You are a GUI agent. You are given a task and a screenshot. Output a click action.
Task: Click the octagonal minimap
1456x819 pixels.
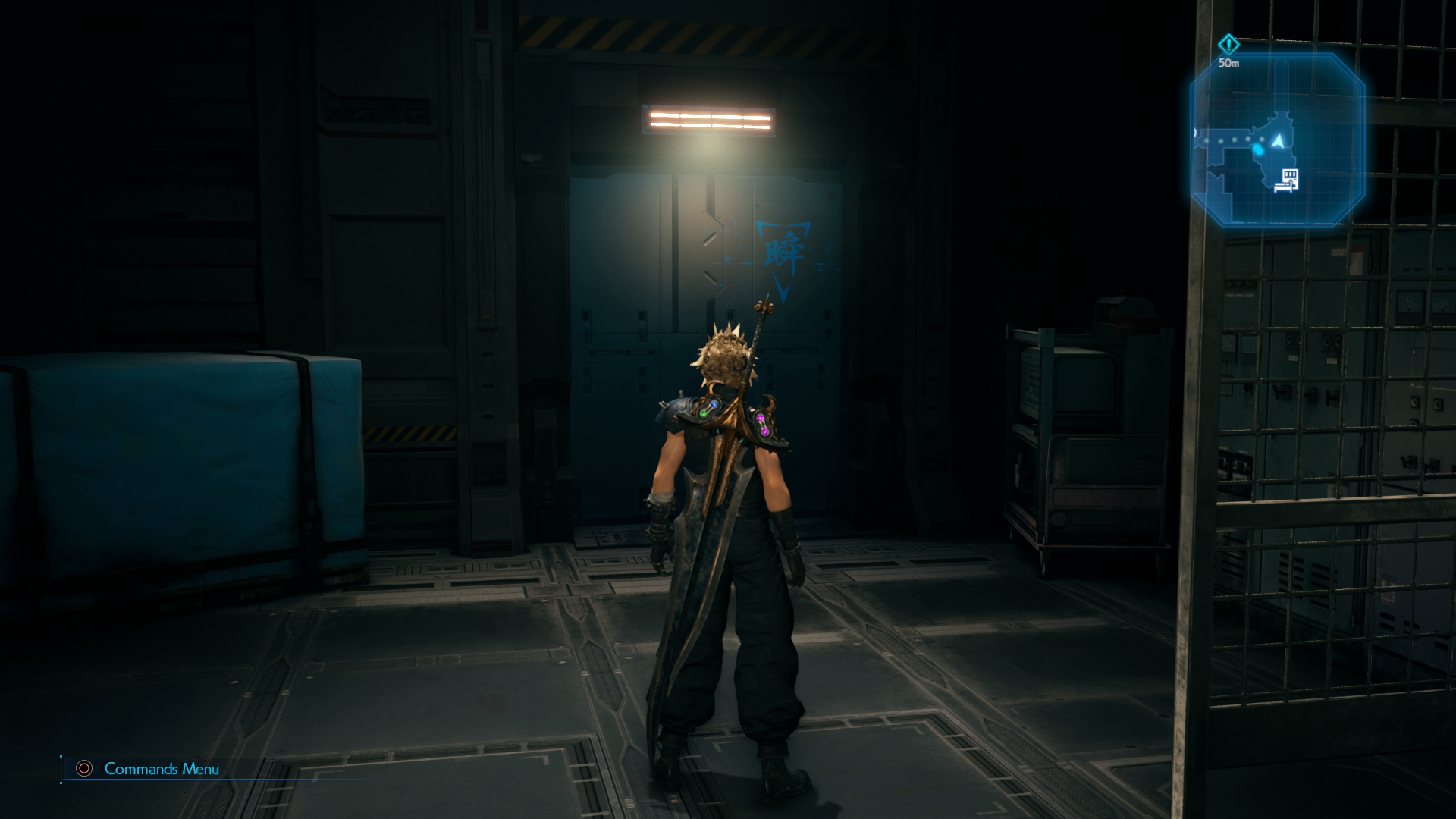(1278, 140)
